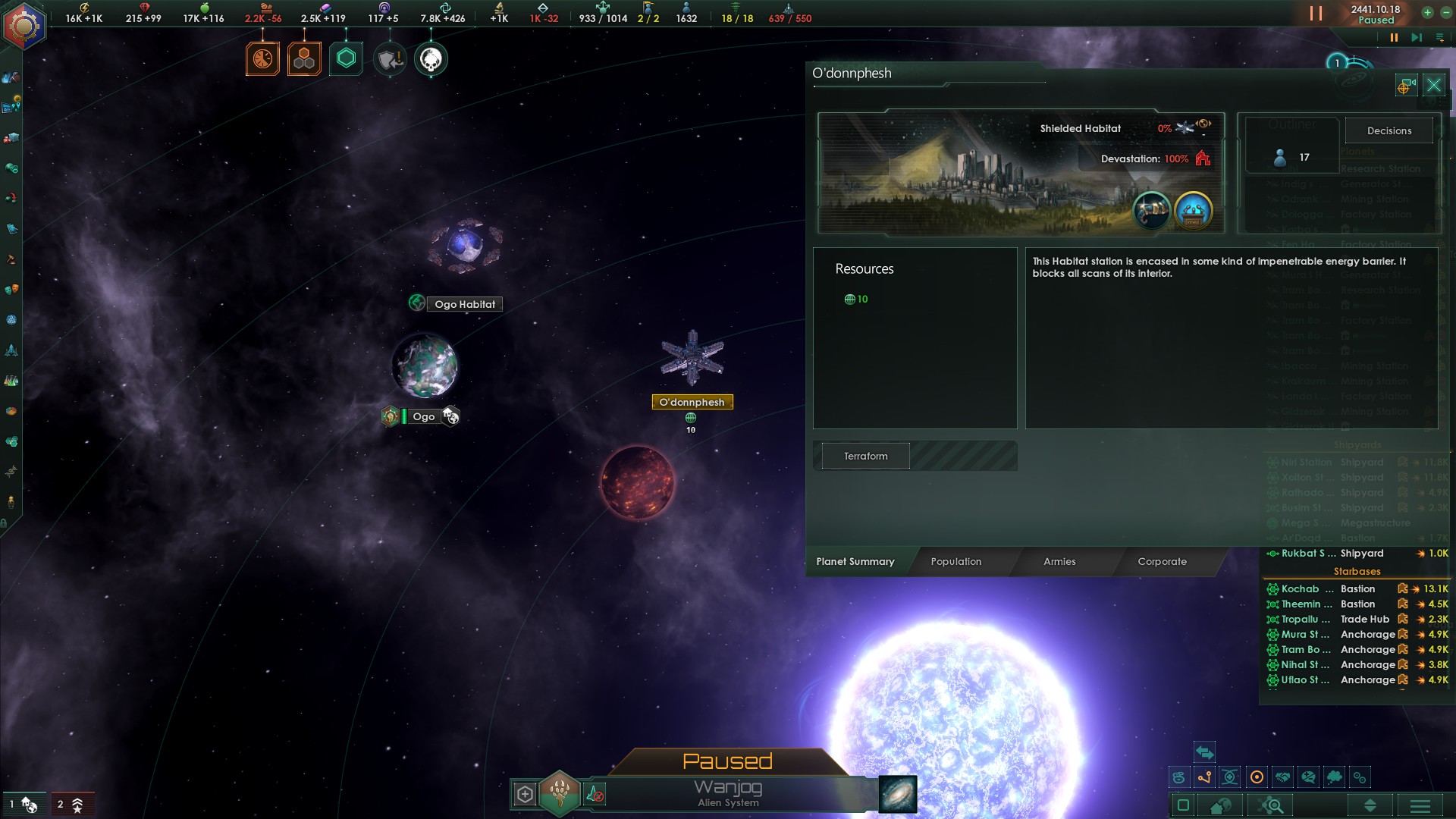
Task: Click the Ogo planet label
Action: pos(423,416)
